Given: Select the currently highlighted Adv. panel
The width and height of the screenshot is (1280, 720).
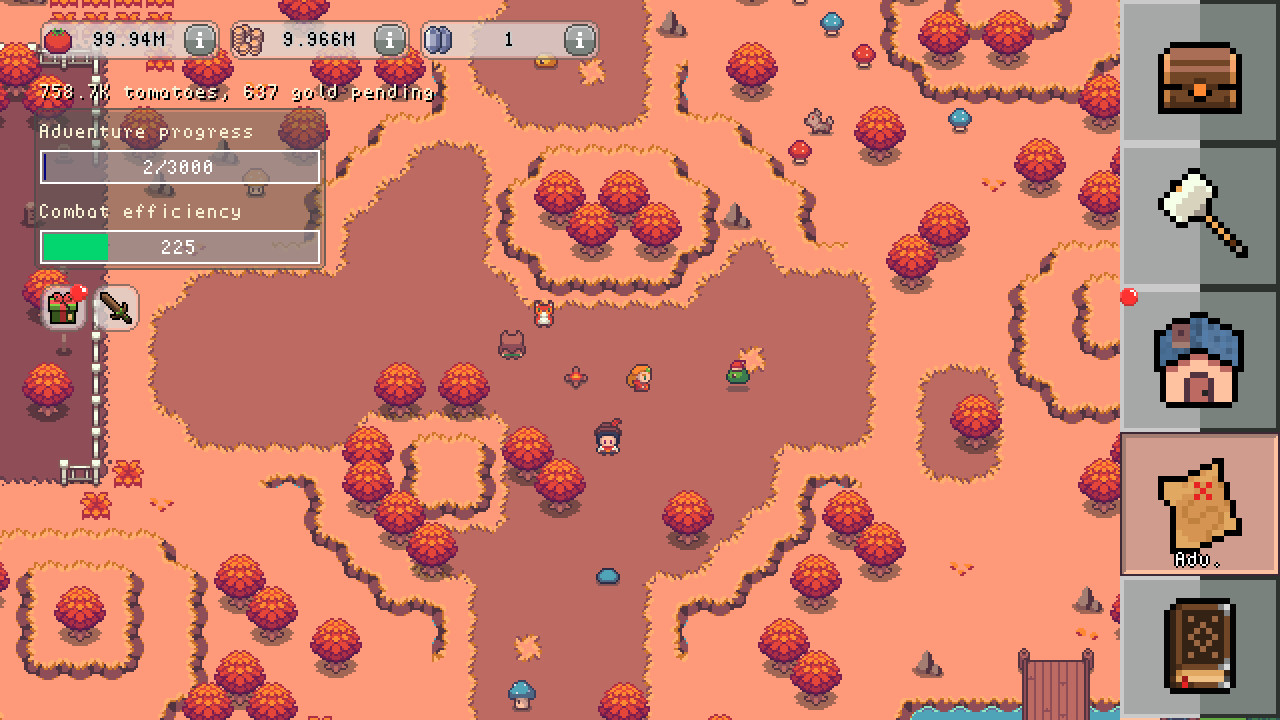Looking at the screenshot, I should [x=1199, y=503].
